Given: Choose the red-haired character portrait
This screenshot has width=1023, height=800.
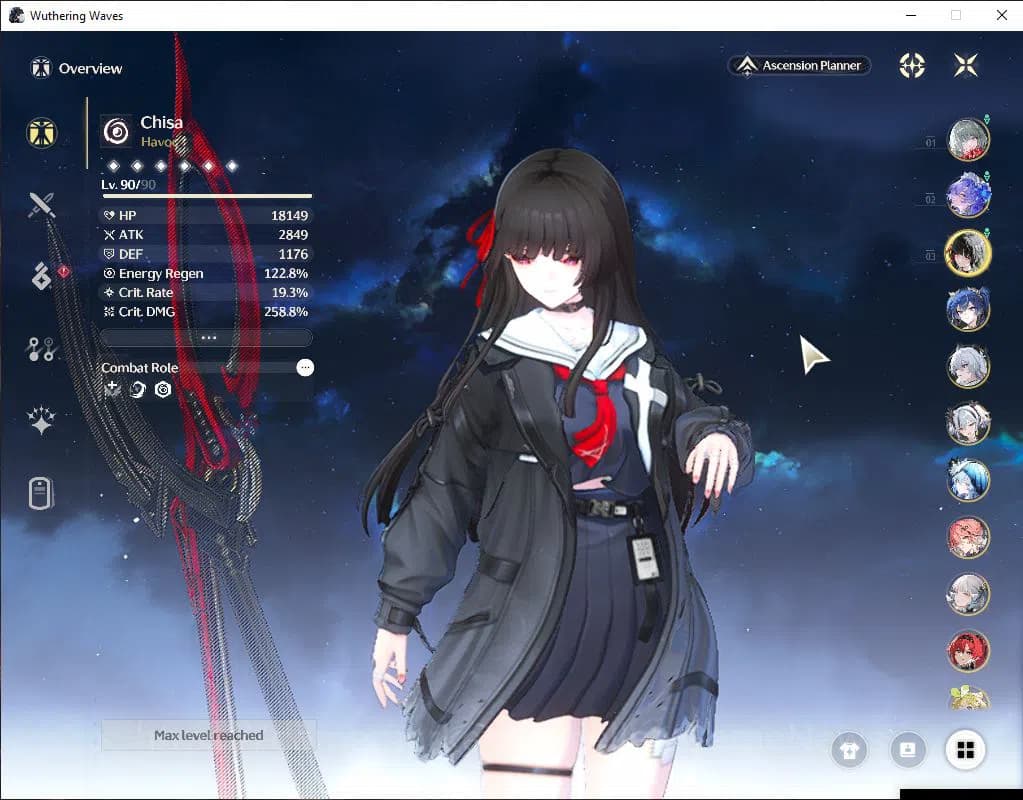Looking at the screenshot, I should 968,651.
